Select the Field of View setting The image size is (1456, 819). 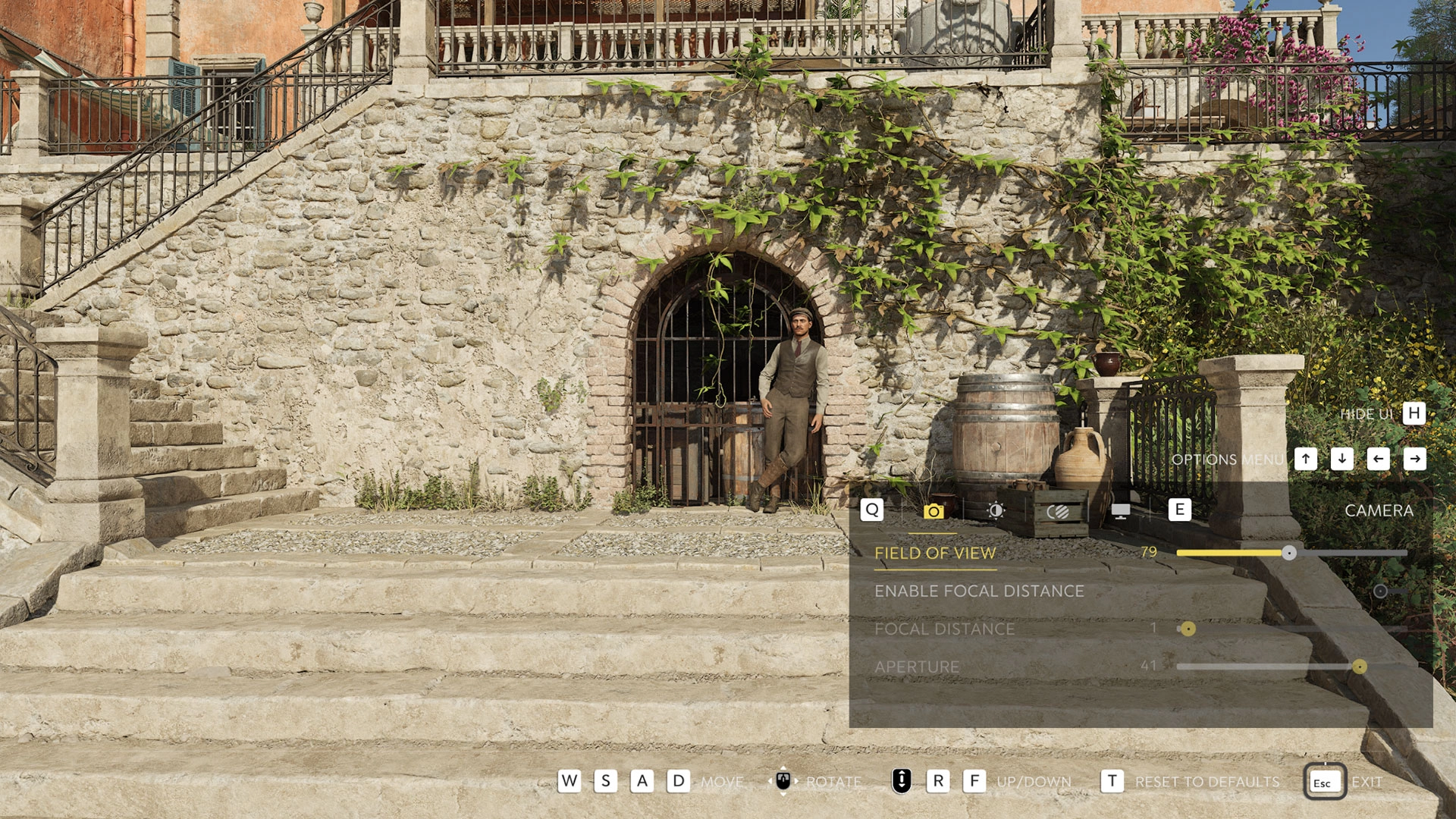coord(936,553)
